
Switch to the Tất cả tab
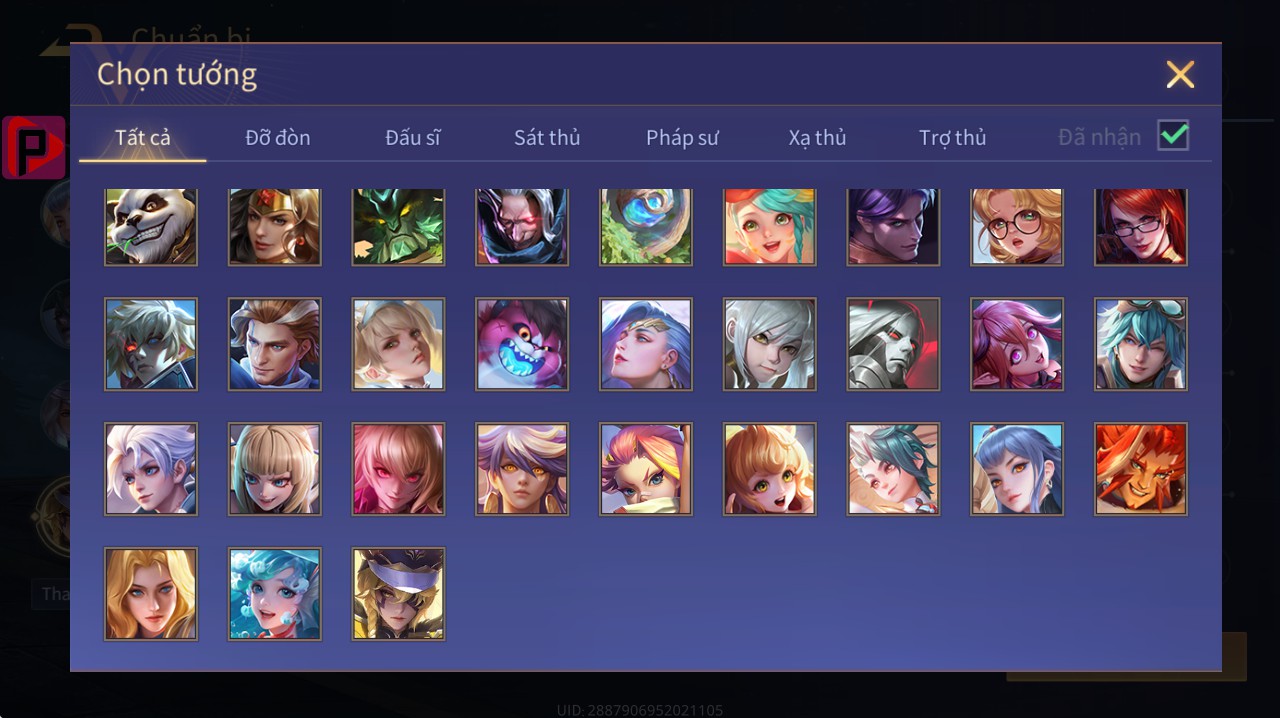[x=143, y=137]
